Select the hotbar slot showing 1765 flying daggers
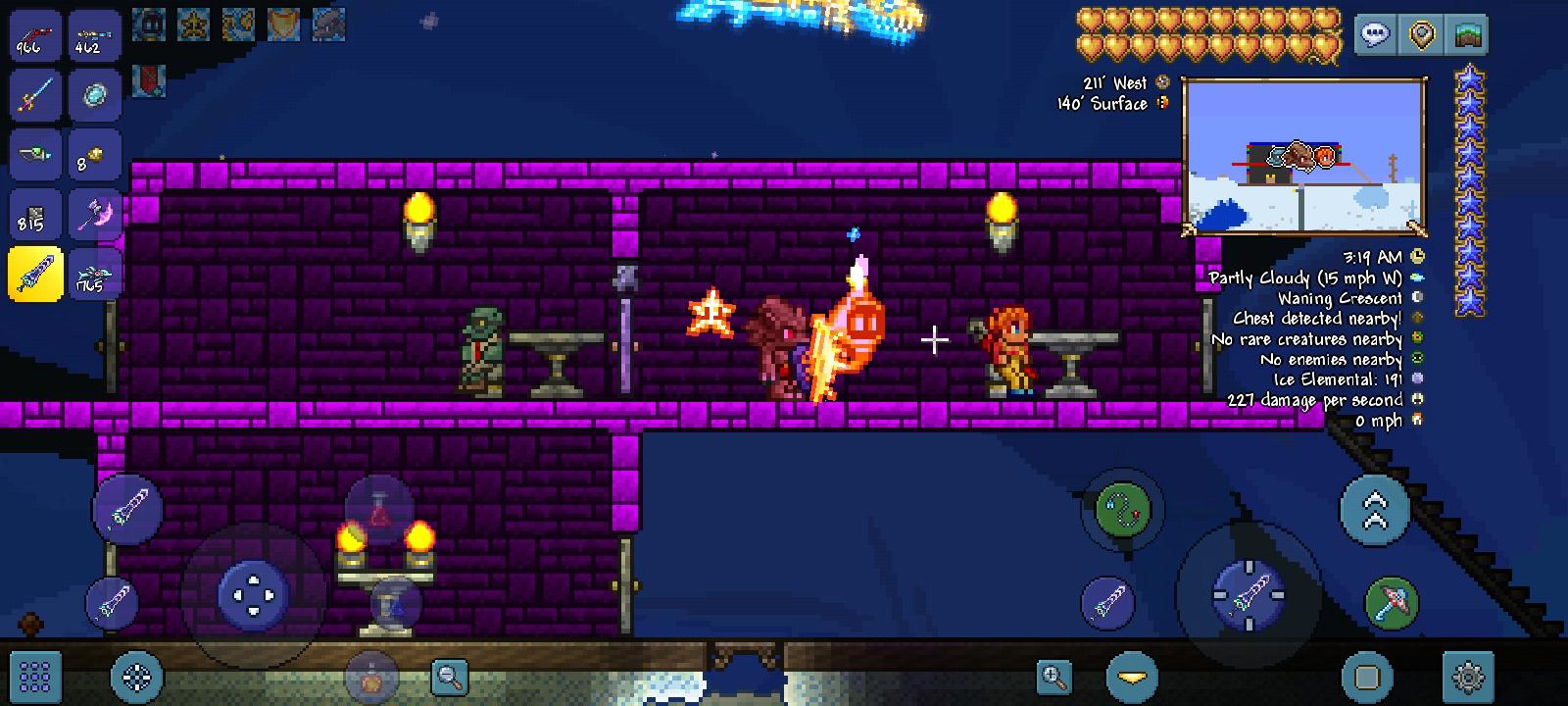 coord(94,273)
